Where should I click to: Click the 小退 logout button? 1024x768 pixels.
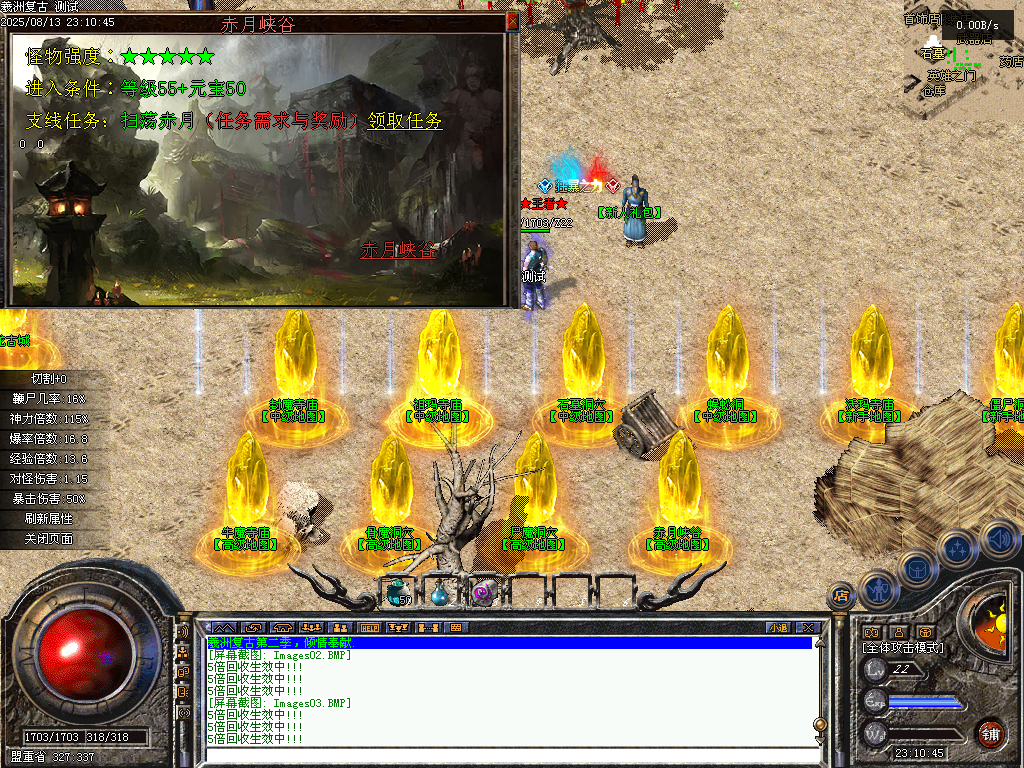778,628
